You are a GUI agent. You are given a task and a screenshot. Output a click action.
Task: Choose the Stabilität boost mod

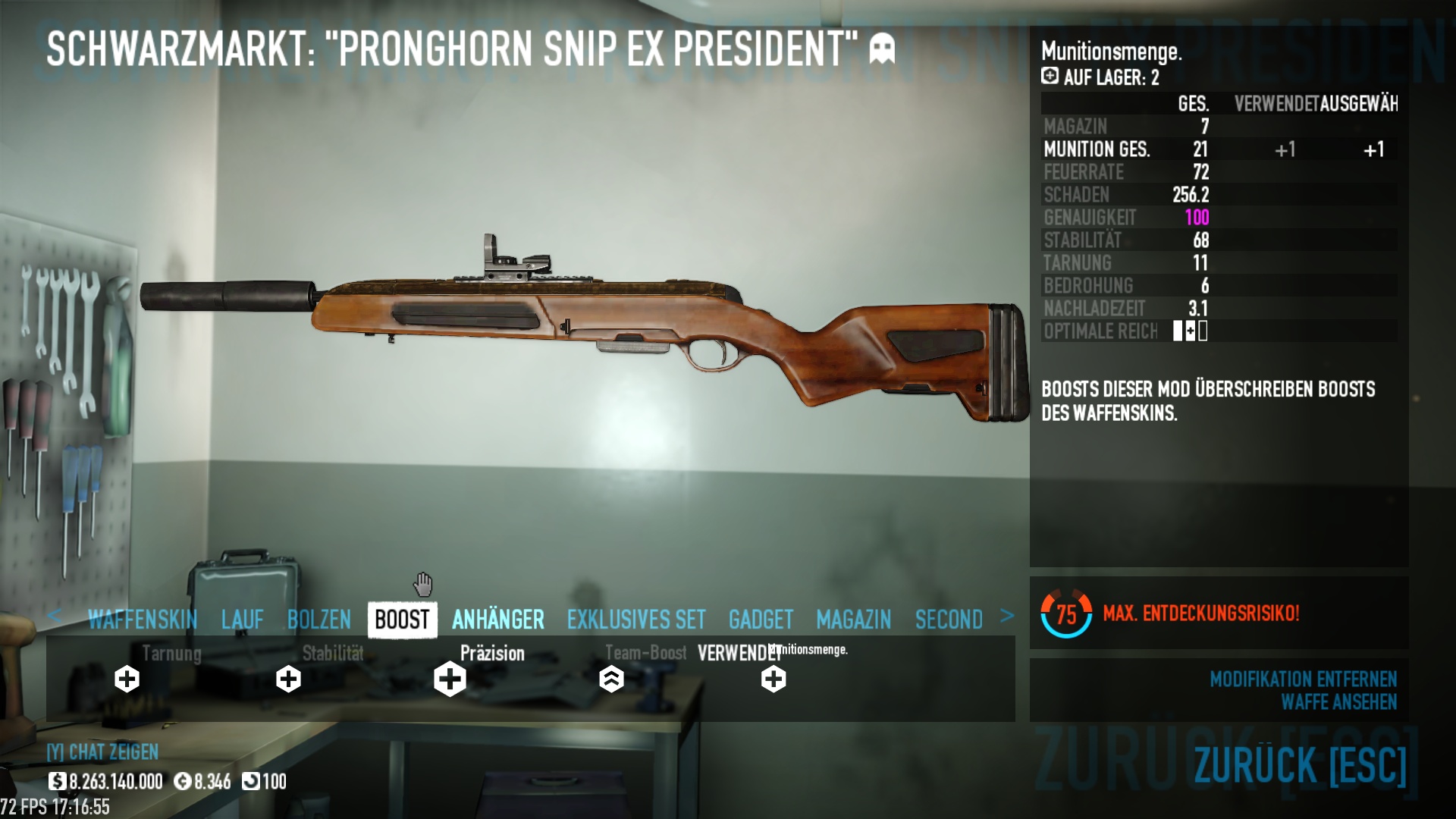tap(288, 679)
